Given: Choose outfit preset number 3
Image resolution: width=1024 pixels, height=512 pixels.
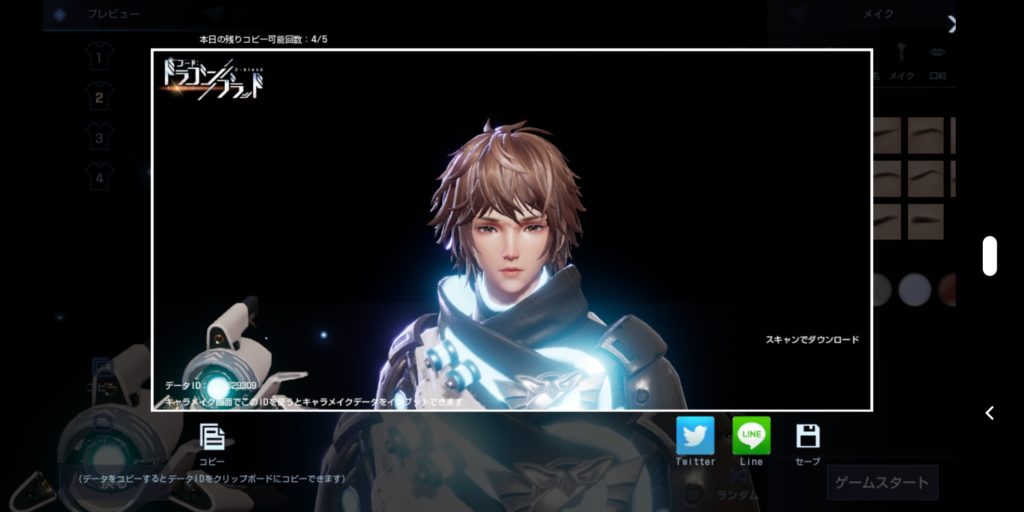Looking at the screenshot, I should click(99, 136).
